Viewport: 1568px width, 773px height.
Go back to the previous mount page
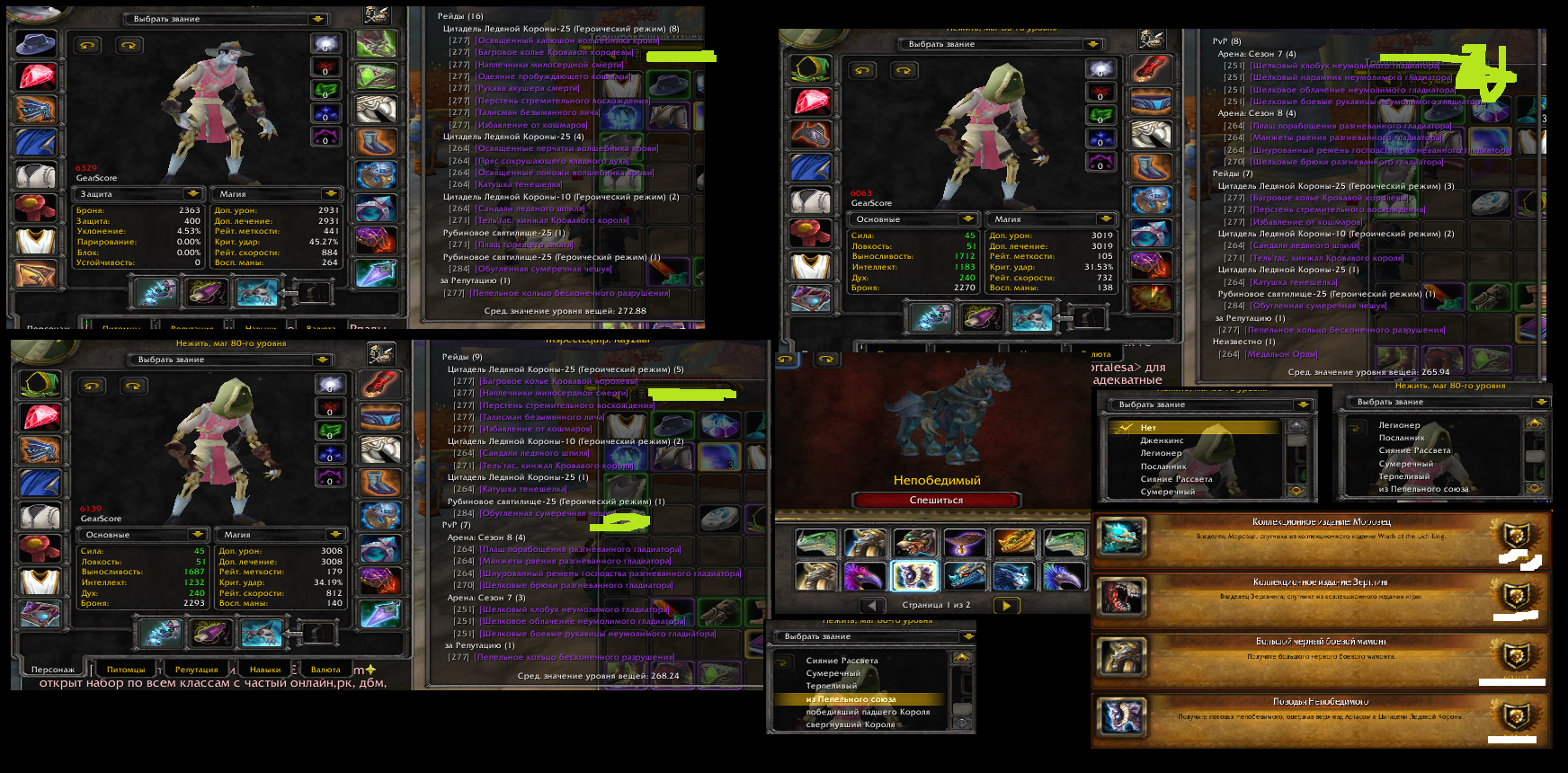click(x=871, y=605)
